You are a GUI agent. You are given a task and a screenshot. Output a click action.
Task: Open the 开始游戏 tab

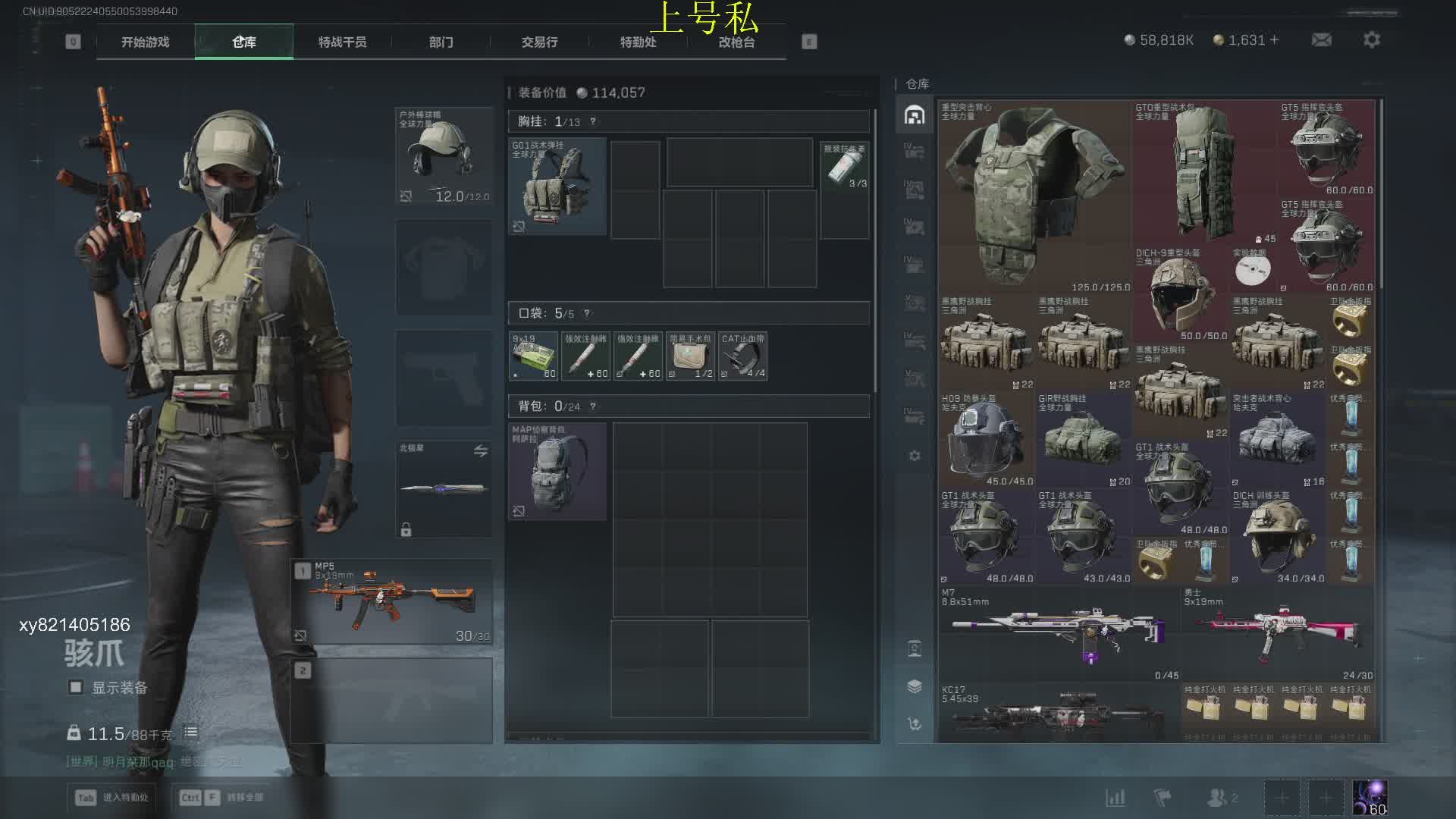[145, 42]
